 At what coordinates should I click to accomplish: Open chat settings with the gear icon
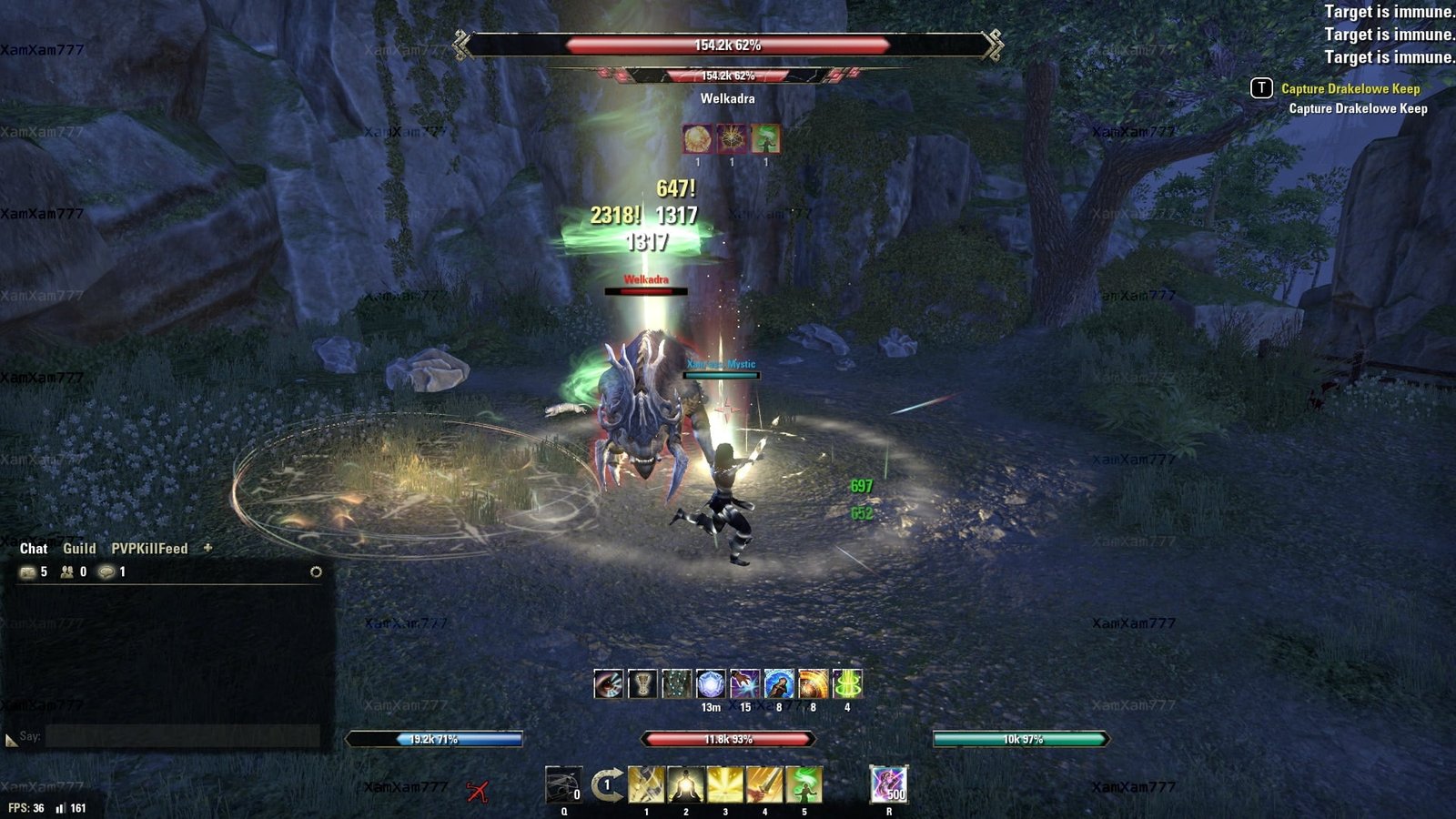point(316,571)
